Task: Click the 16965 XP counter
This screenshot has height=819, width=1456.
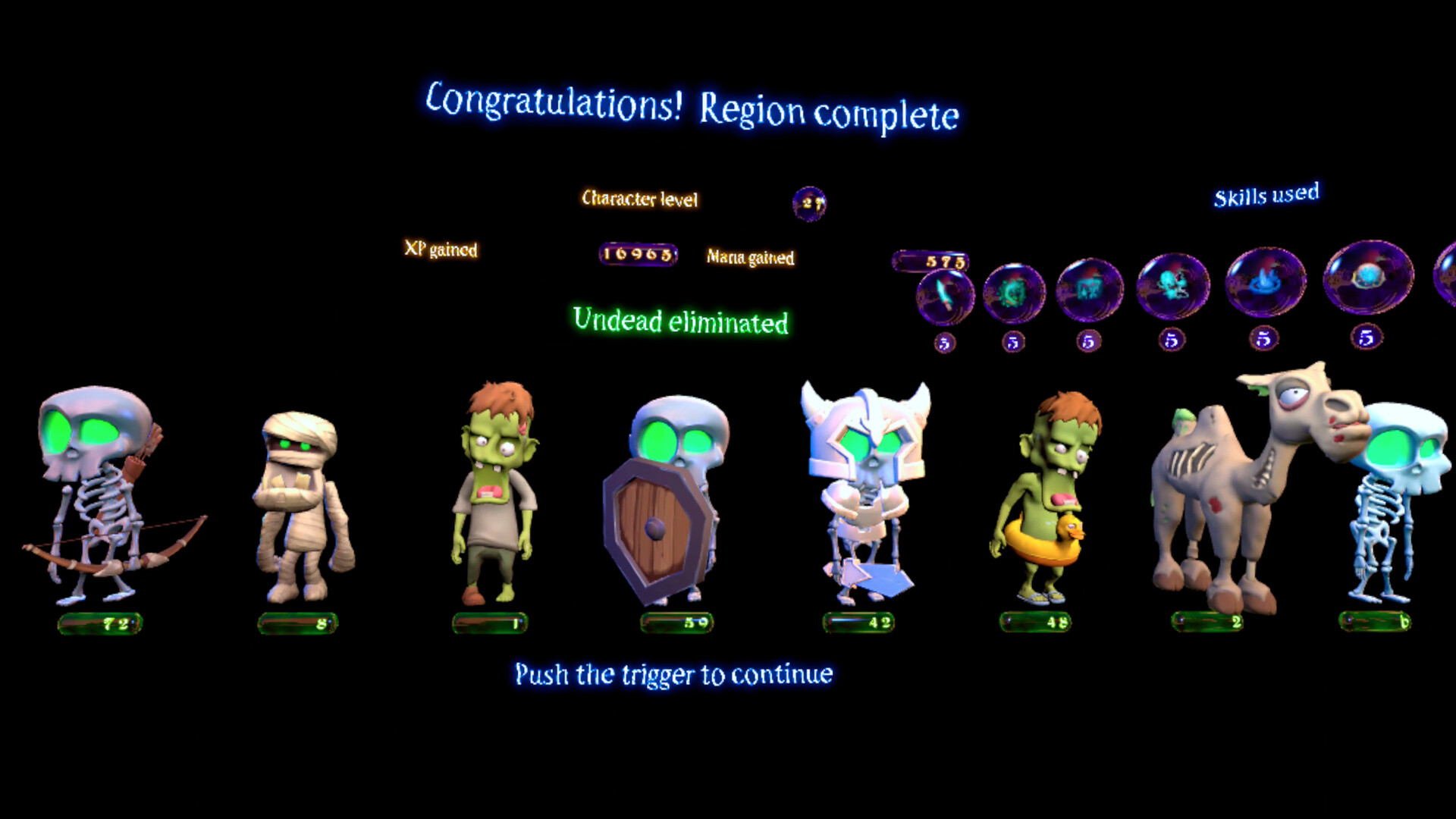Action: [637, 255]
